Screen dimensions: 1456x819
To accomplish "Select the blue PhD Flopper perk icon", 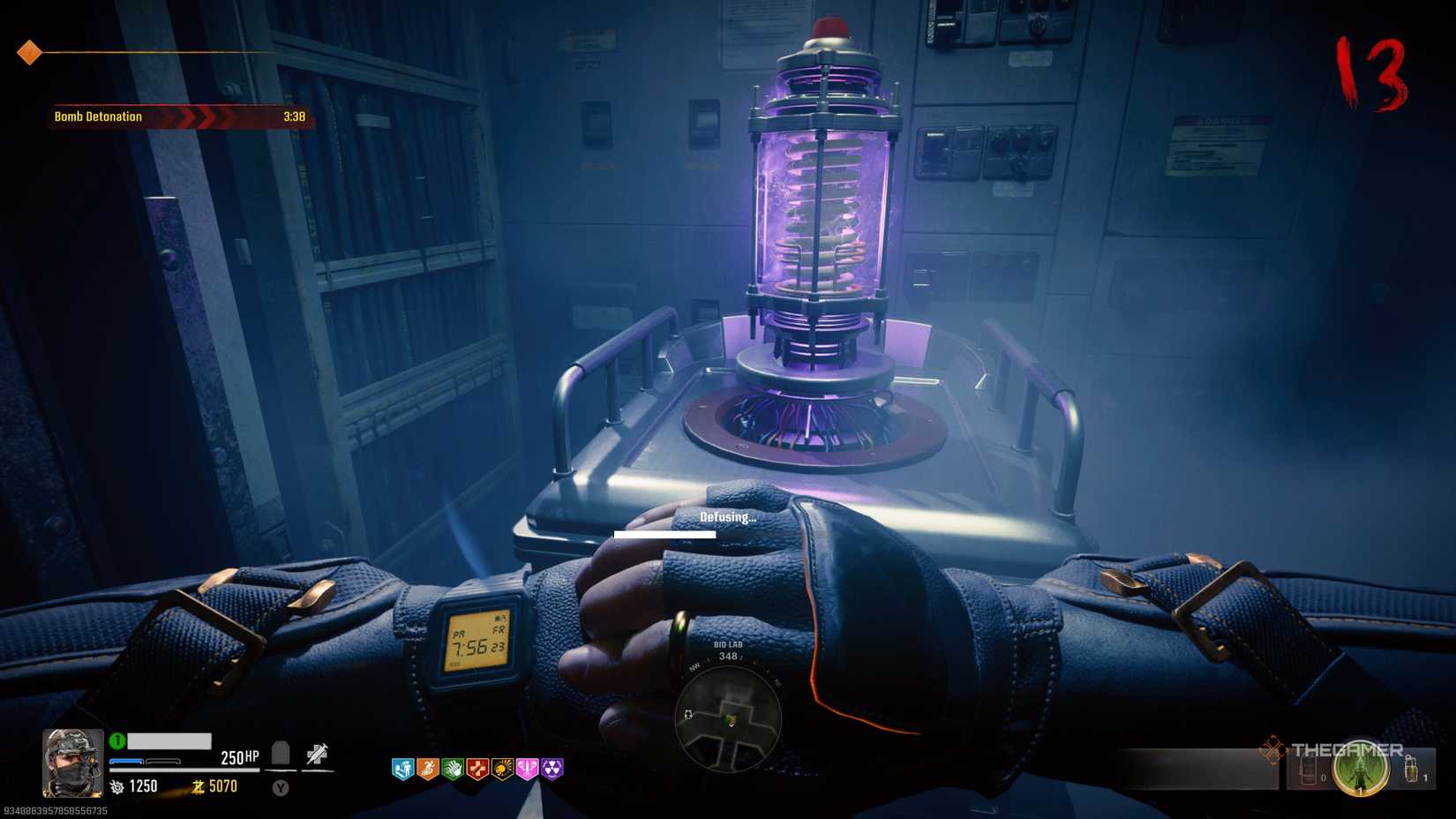I will click(403, 768).
